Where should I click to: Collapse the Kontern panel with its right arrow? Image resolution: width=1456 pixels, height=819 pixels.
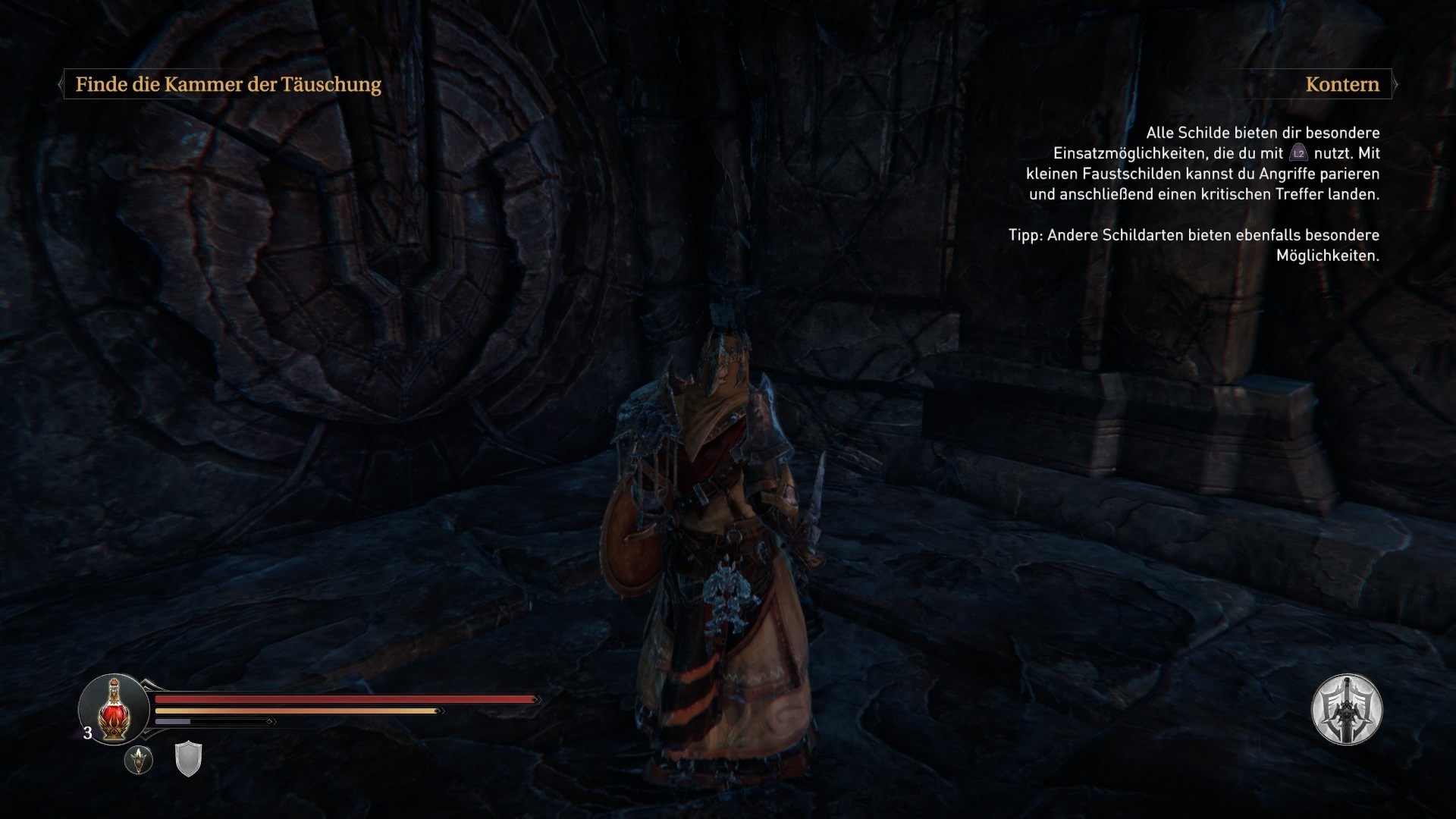pyautogui.click(x=1396, y=84)
